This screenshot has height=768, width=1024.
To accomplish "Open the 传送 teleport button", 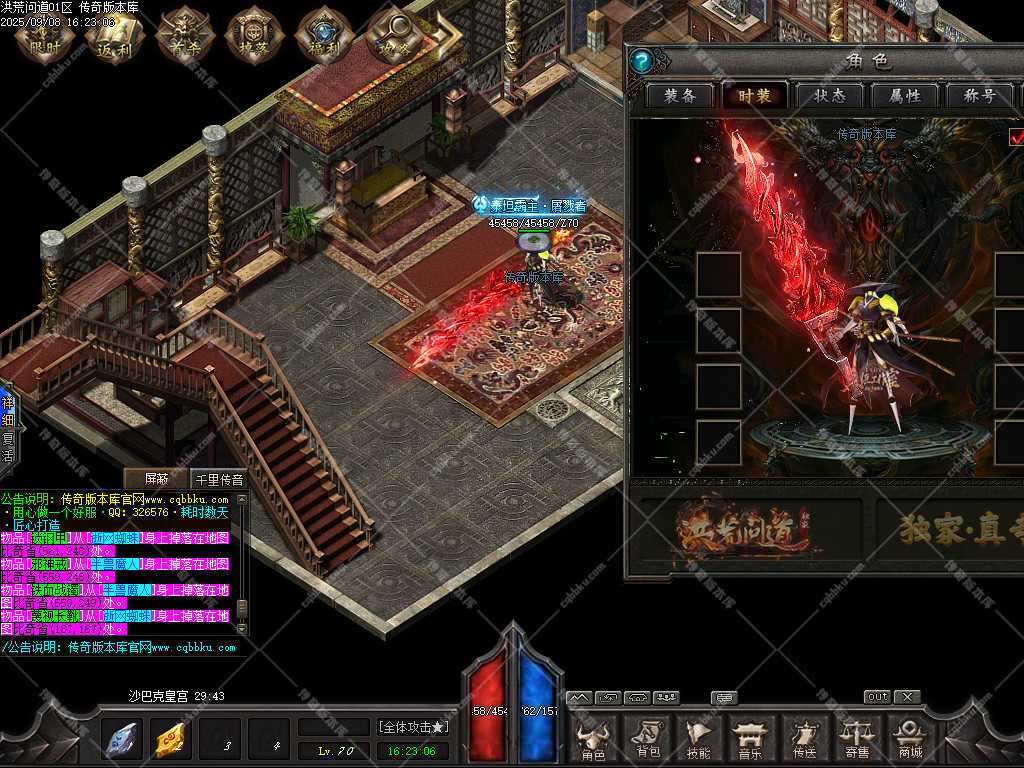I will [804, 738].
